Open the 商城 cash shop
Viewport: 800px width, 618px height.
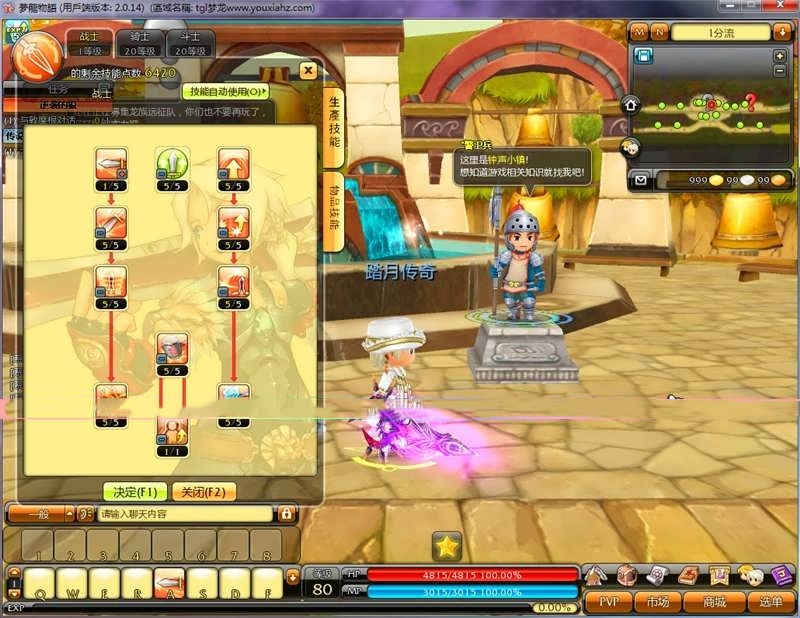click(714, 602)
